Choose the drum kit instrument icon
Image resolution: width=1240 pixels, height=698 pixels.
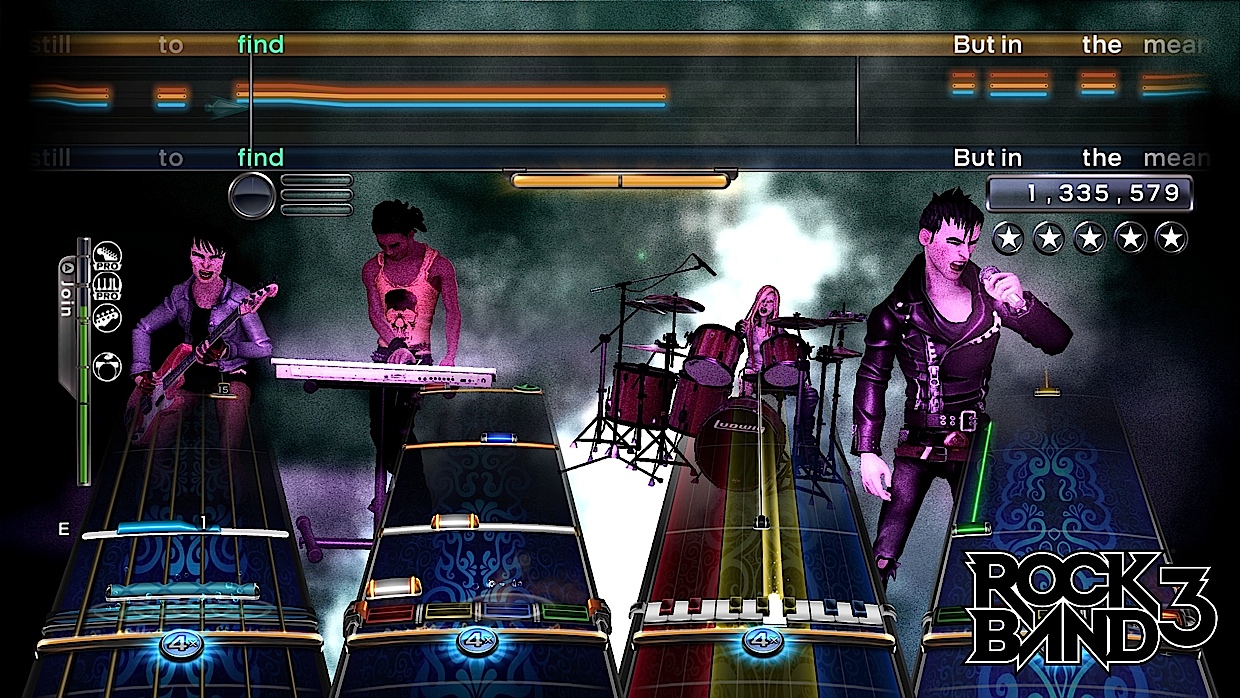pyautogui.click(x=106, y=366)
